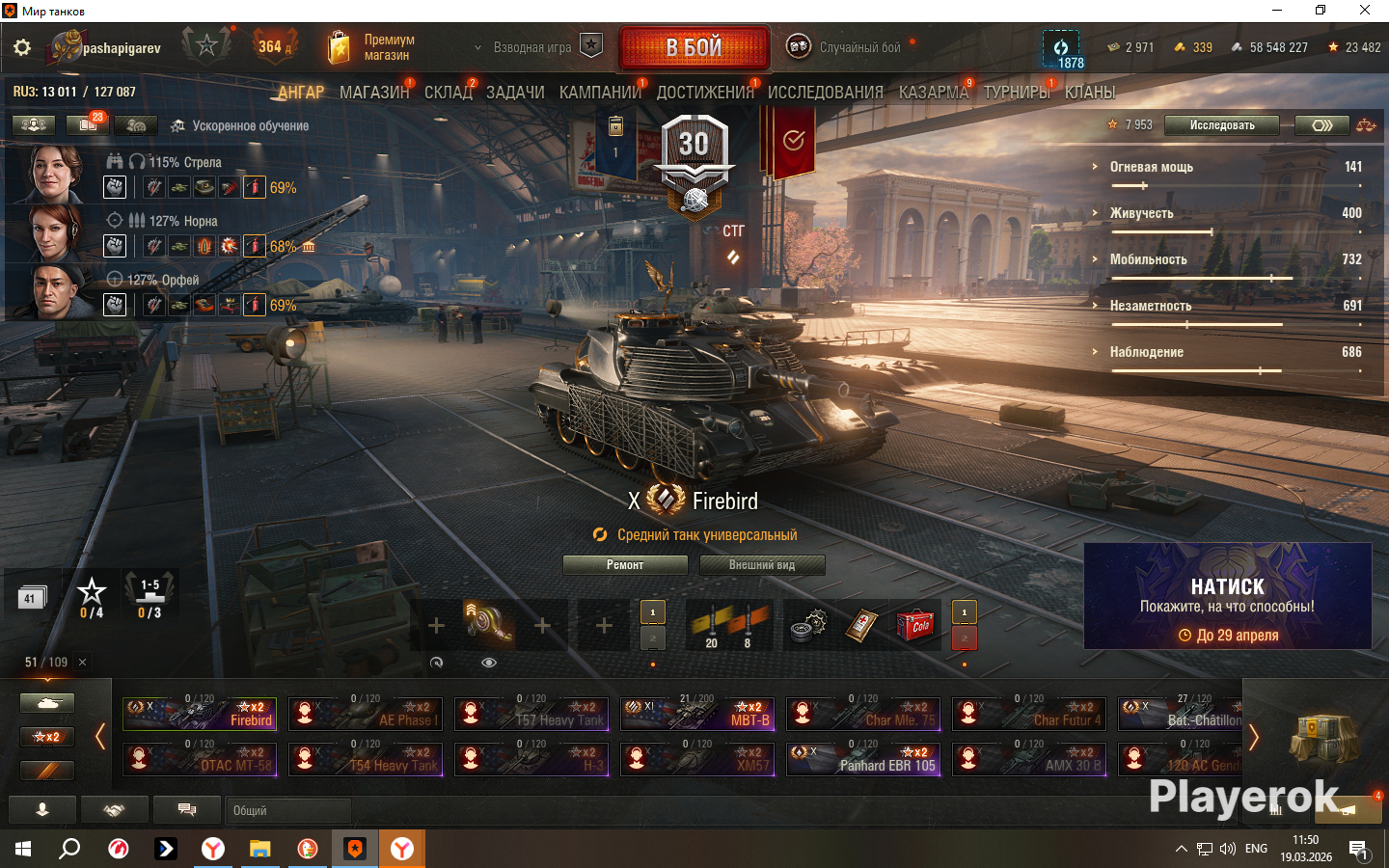The width and height of the screenshot is (1389, 868).
Task: Go to the ЗАДАЧИ tab
Action: click(515, 93)
